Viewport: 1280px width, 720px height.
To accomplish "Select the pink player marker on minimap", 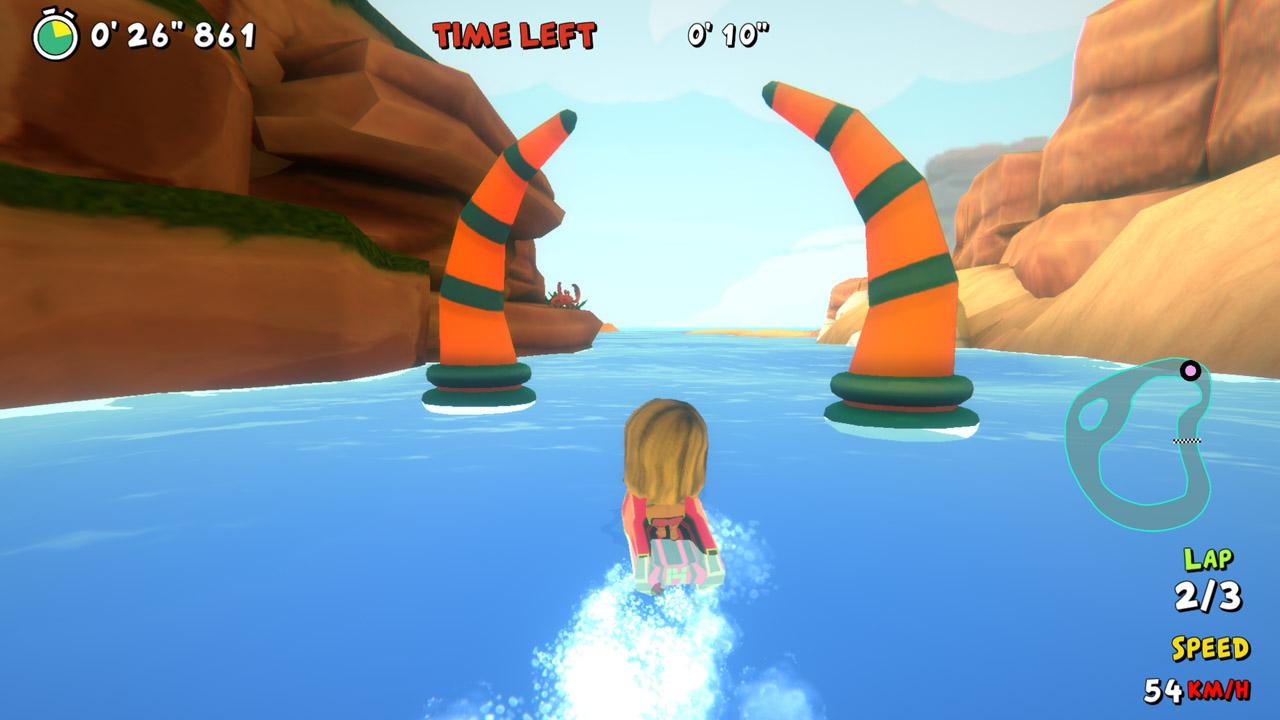I will coord(1190,370).
